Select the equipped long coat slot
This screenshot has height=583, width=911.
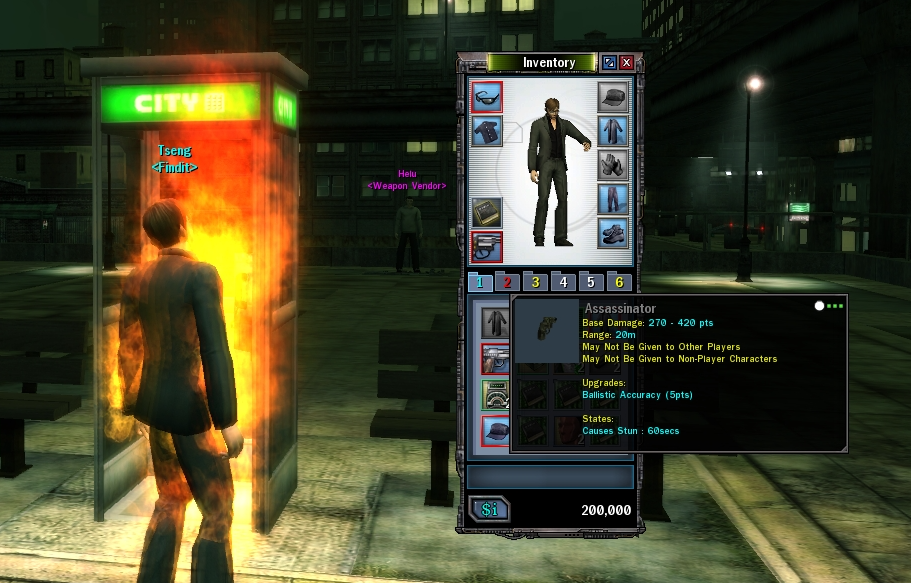tap(613, 131)
